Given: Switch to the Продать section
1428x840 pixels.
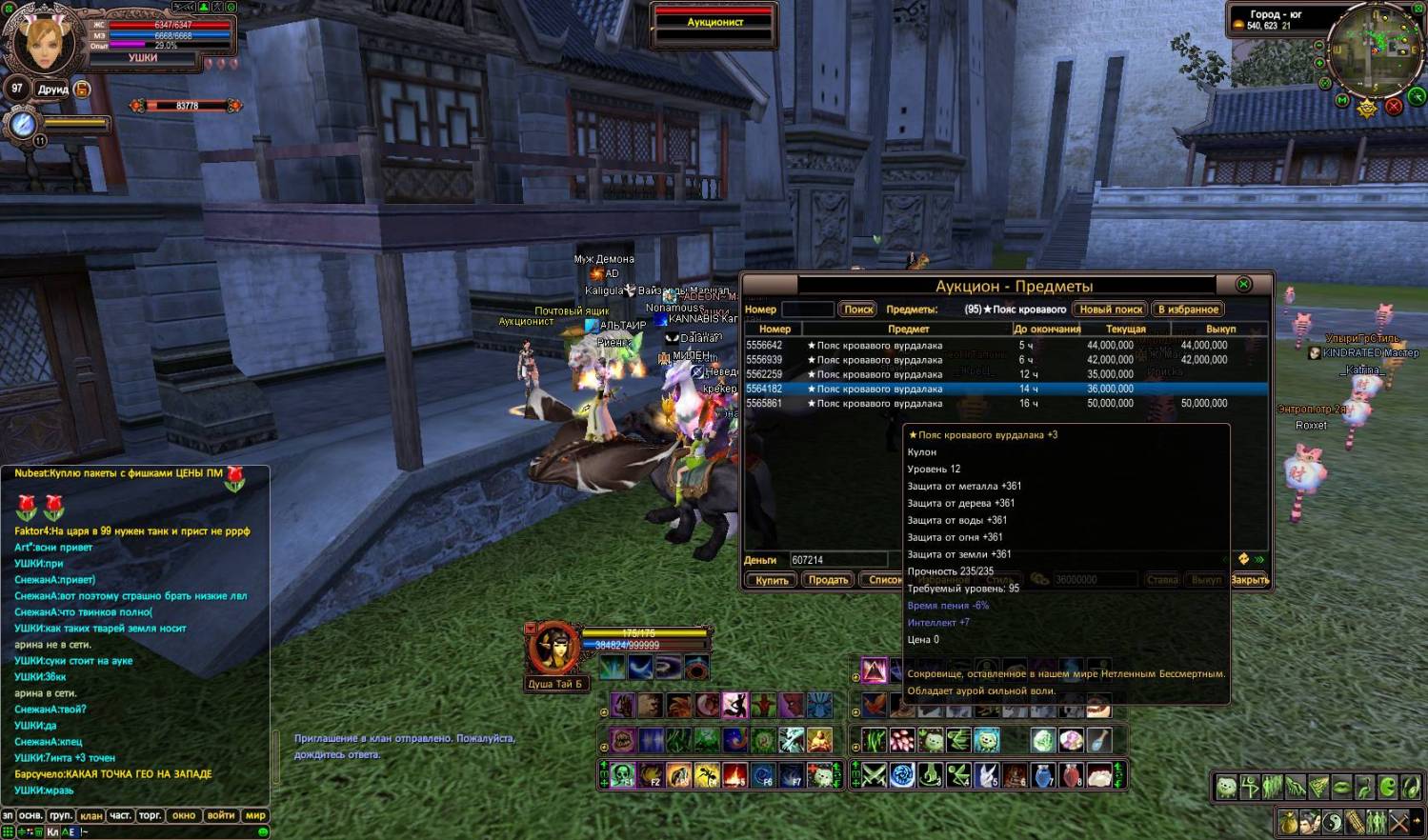Looking at the screenshot, I should 828,579.
